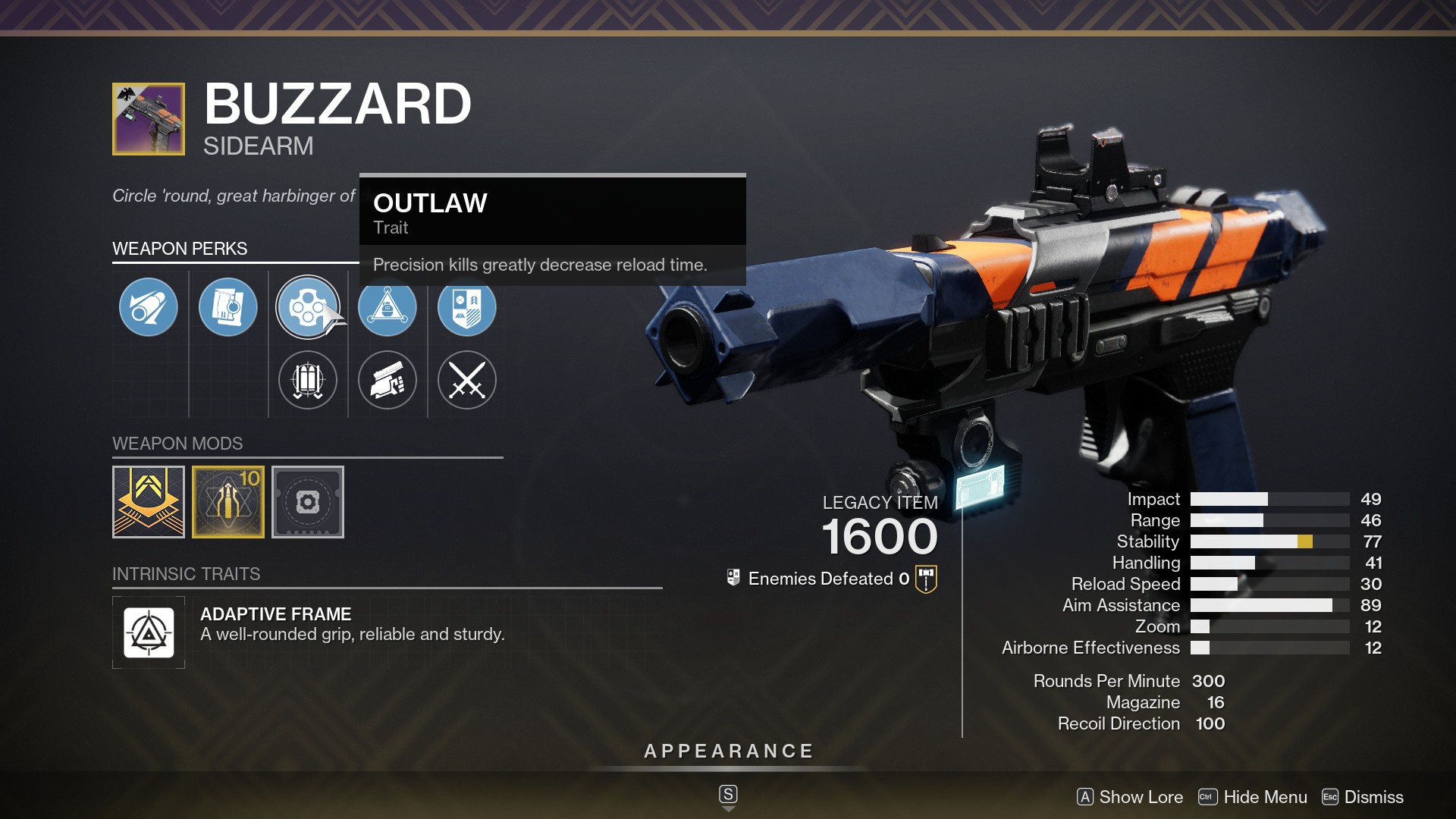View the Vanguard origin trait shield icon
Screen dimensions: 1456x819
[x=467, y=307]
